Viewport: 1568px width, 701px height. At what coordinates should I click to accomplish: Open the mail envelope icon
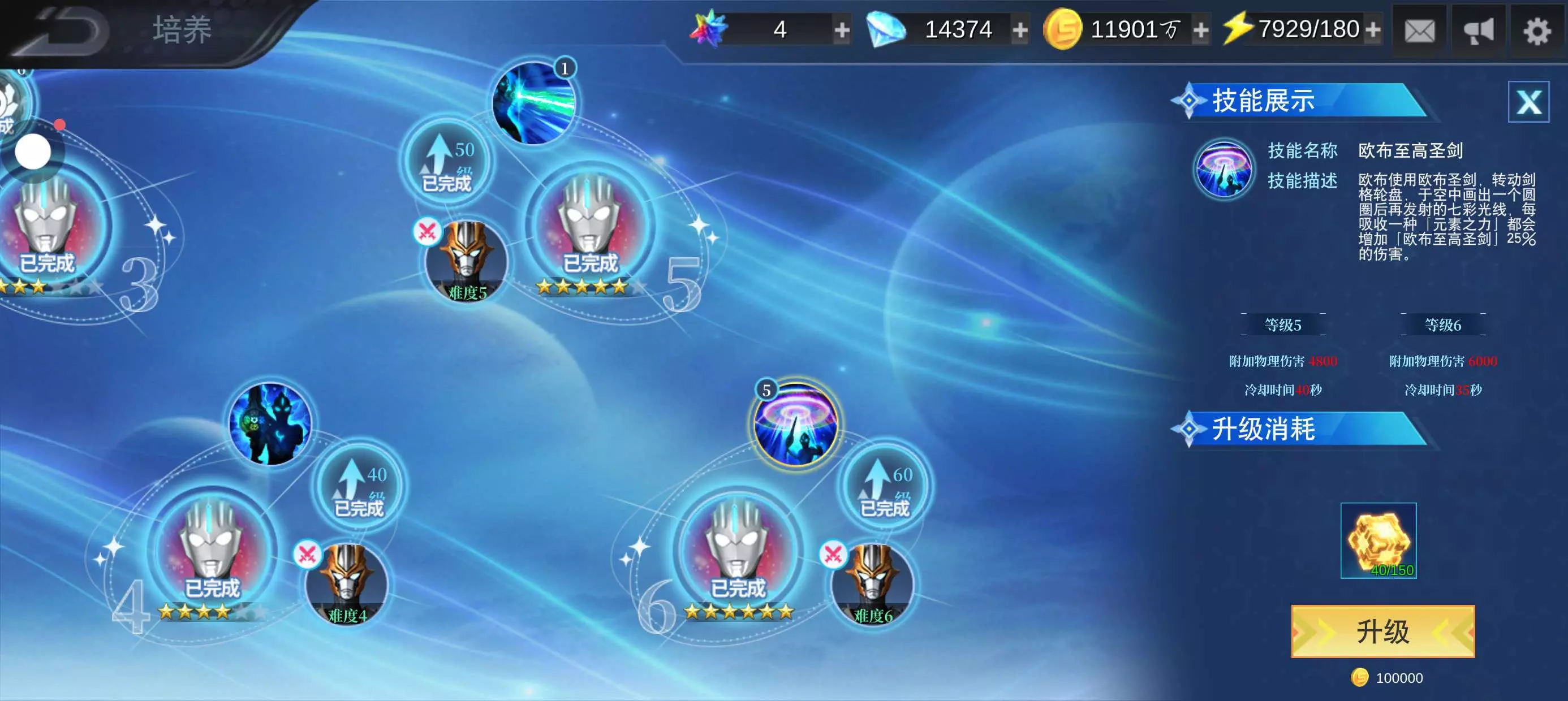[x=1419, y=31]
